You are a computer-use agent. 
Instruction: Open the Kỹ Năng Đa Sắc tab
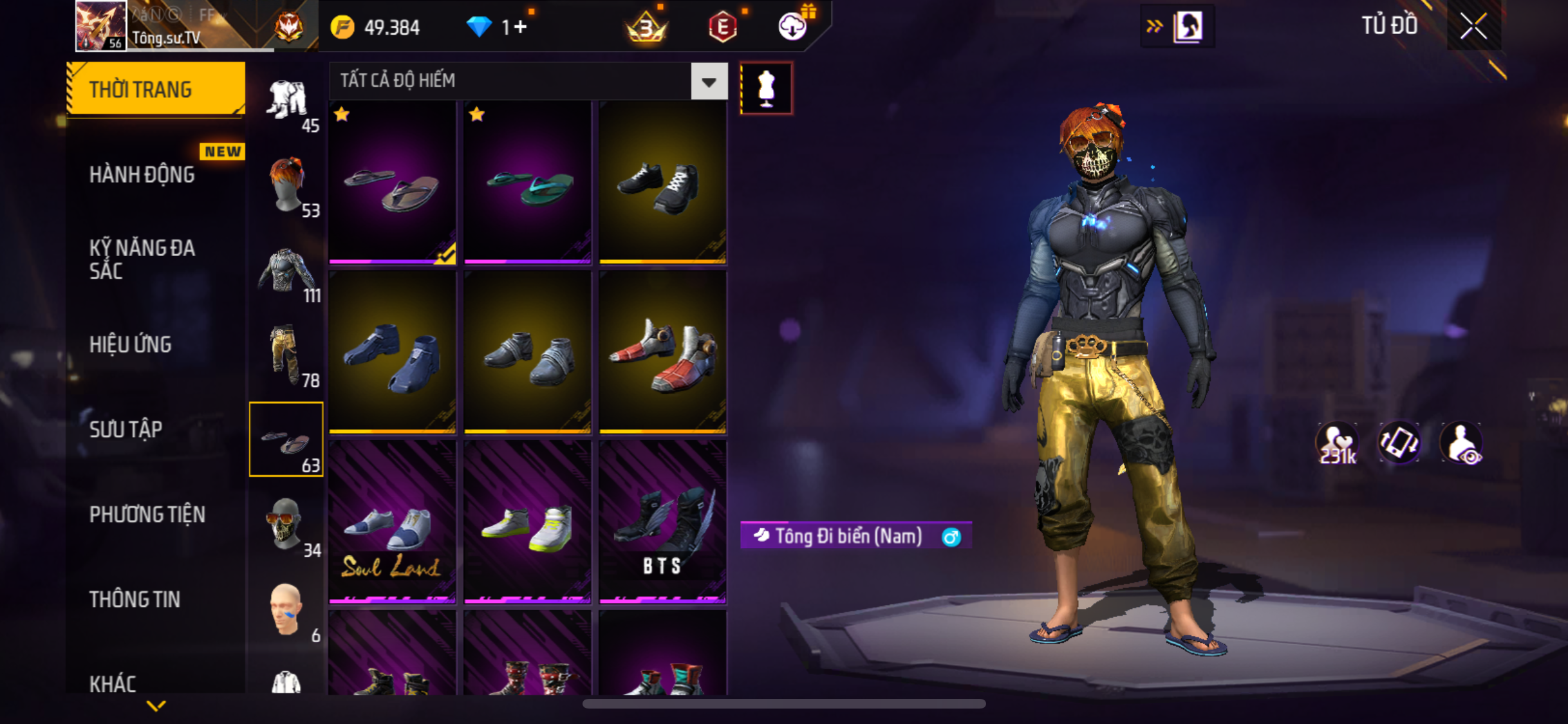(142, 259)
